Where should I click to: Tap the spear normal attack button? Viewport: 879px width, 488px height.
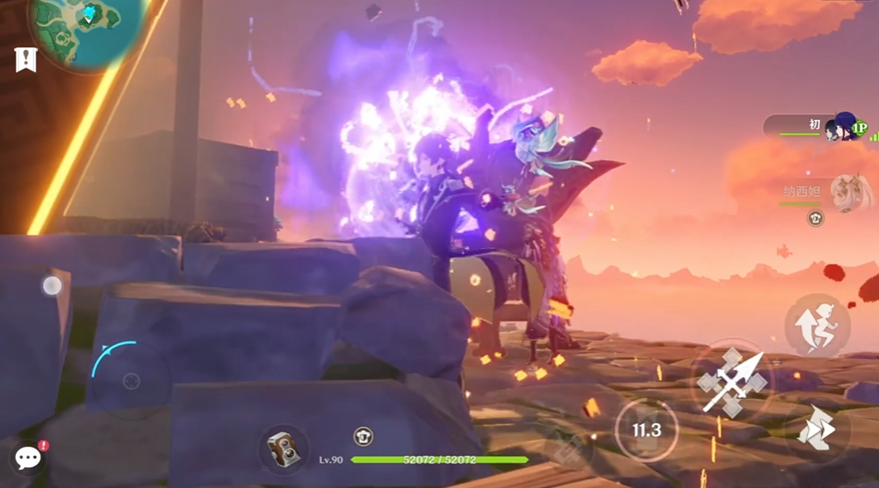pyautogui.click(x=732, y=381)
